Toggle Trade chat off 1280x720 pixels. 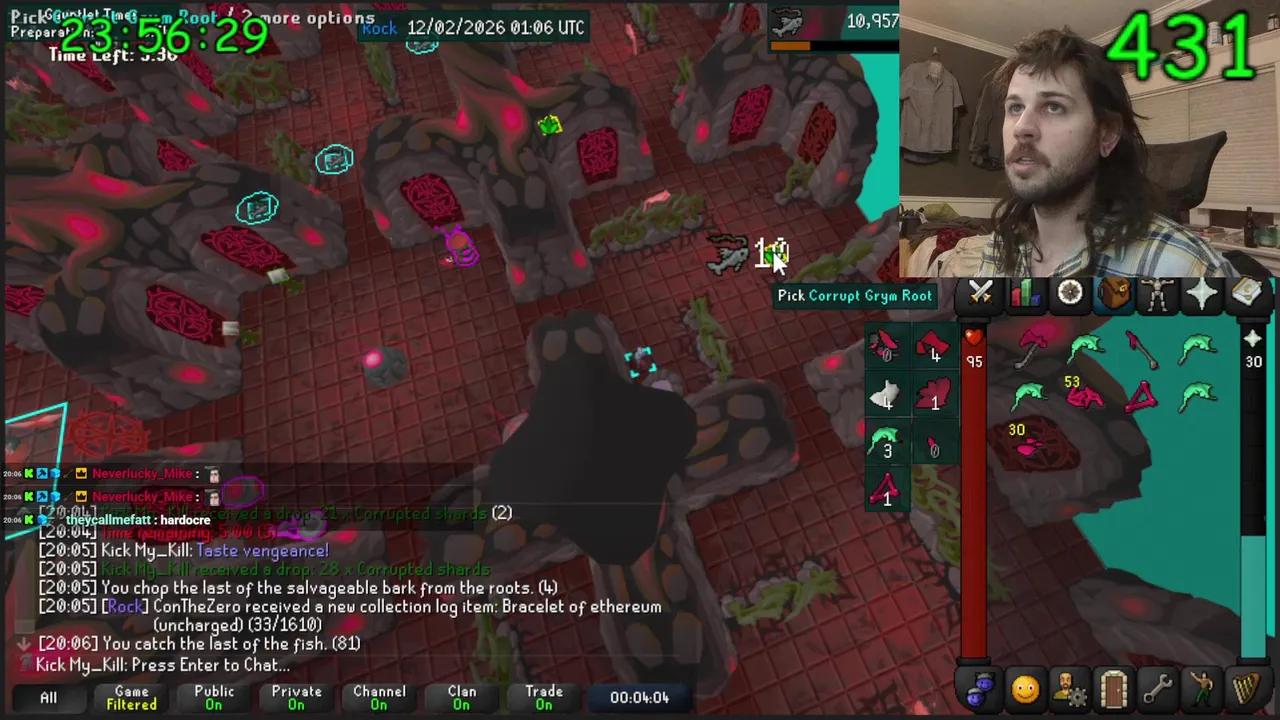(544, 697)
